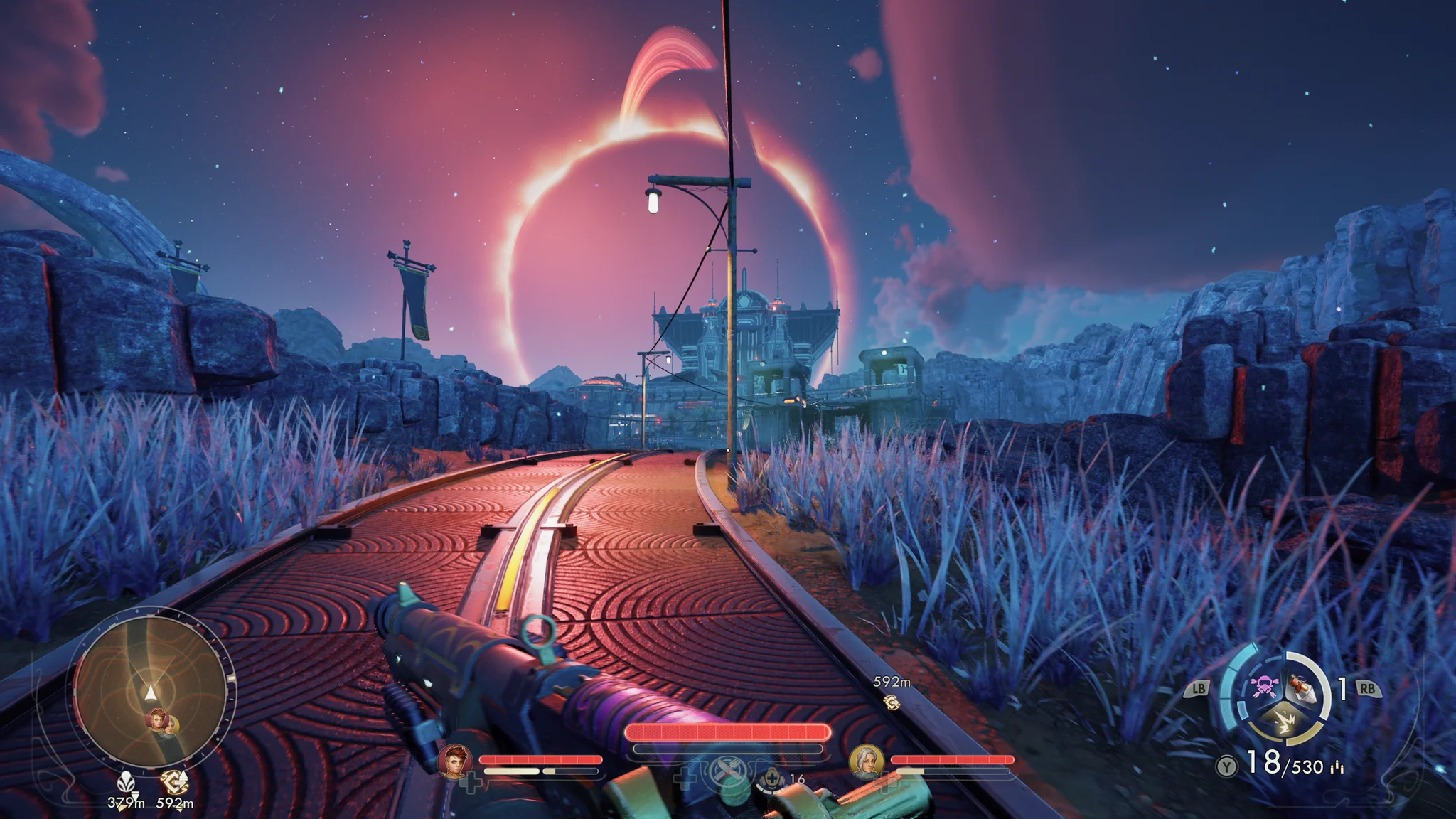Click the crossed knife-and-fork consumable icon
This screenshot has height=819, width=1456.
pyautogui.click(x=728, y=772)
